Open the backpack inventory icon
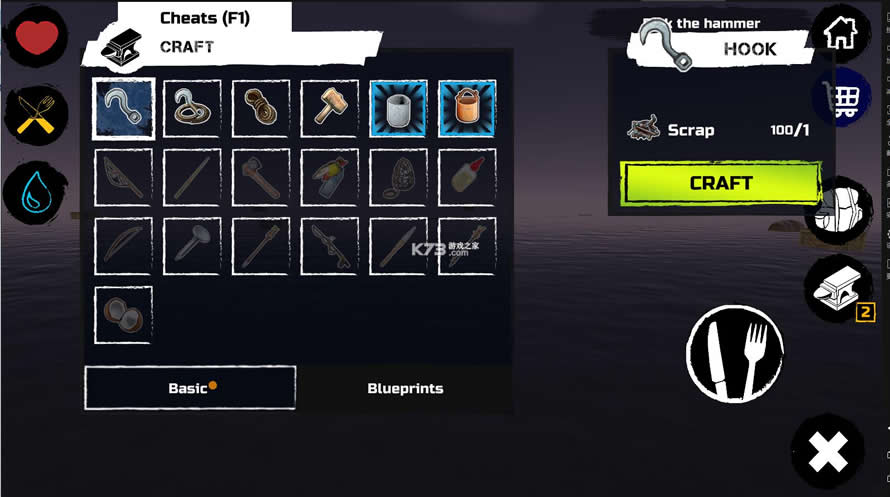 click(838, 210)
